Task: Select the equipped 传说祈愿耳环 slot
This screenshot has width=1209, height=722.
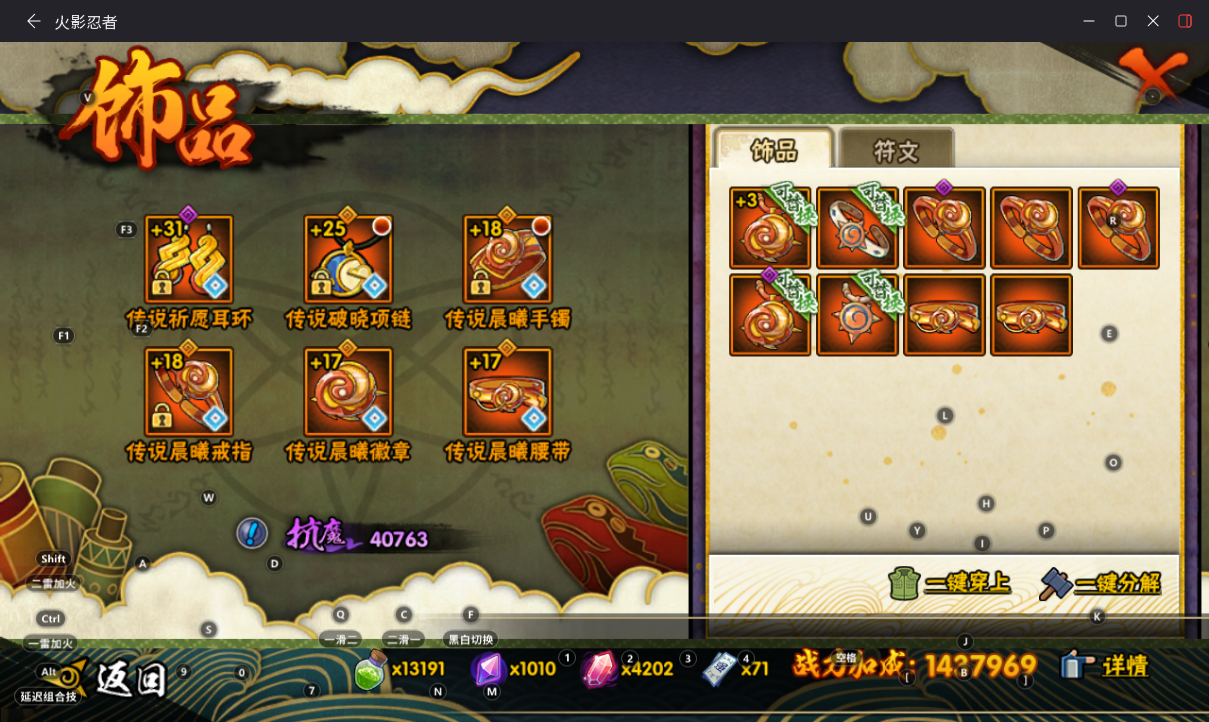Action: (189, 259)
